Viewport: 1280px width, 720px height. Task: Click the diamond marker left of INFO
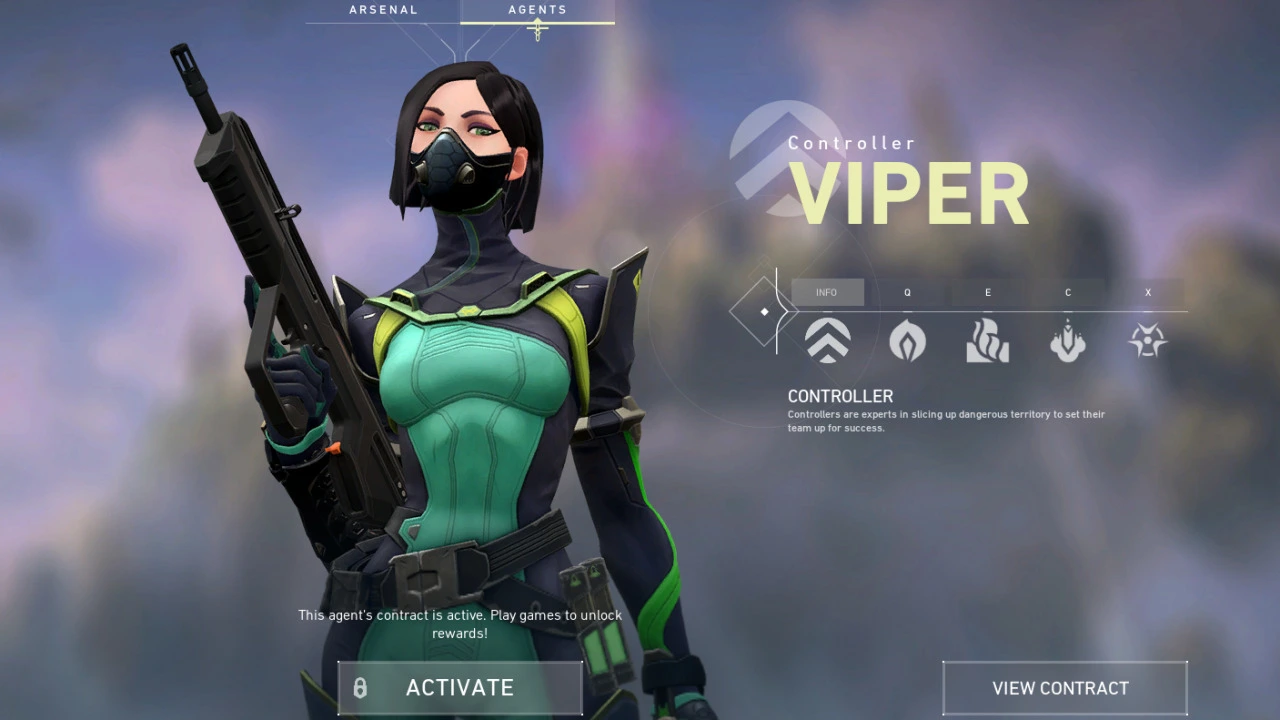764,311
